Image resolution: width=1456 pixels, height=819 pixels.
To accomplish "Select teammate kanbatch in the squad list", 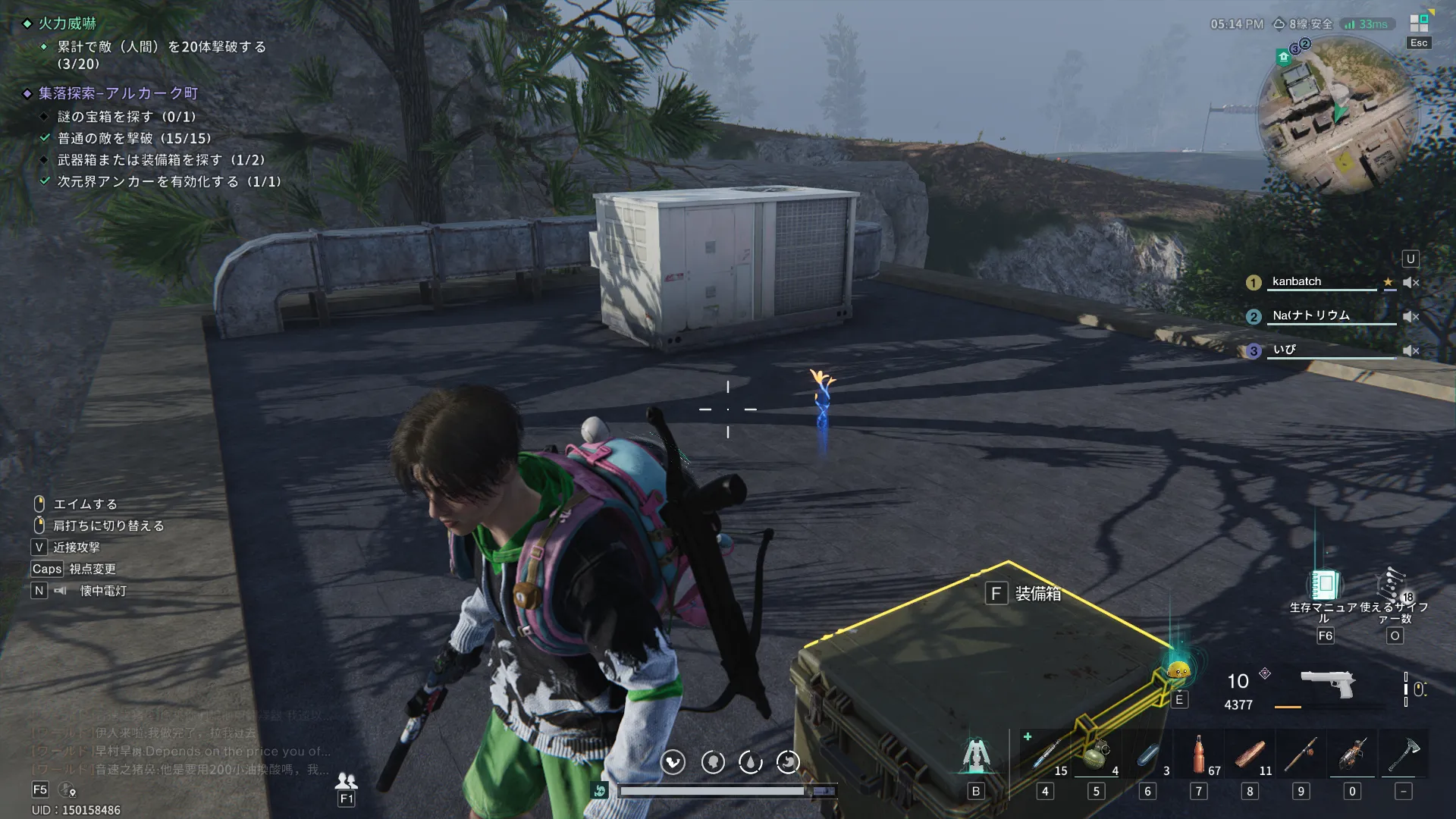I will tap(1297, 281).
